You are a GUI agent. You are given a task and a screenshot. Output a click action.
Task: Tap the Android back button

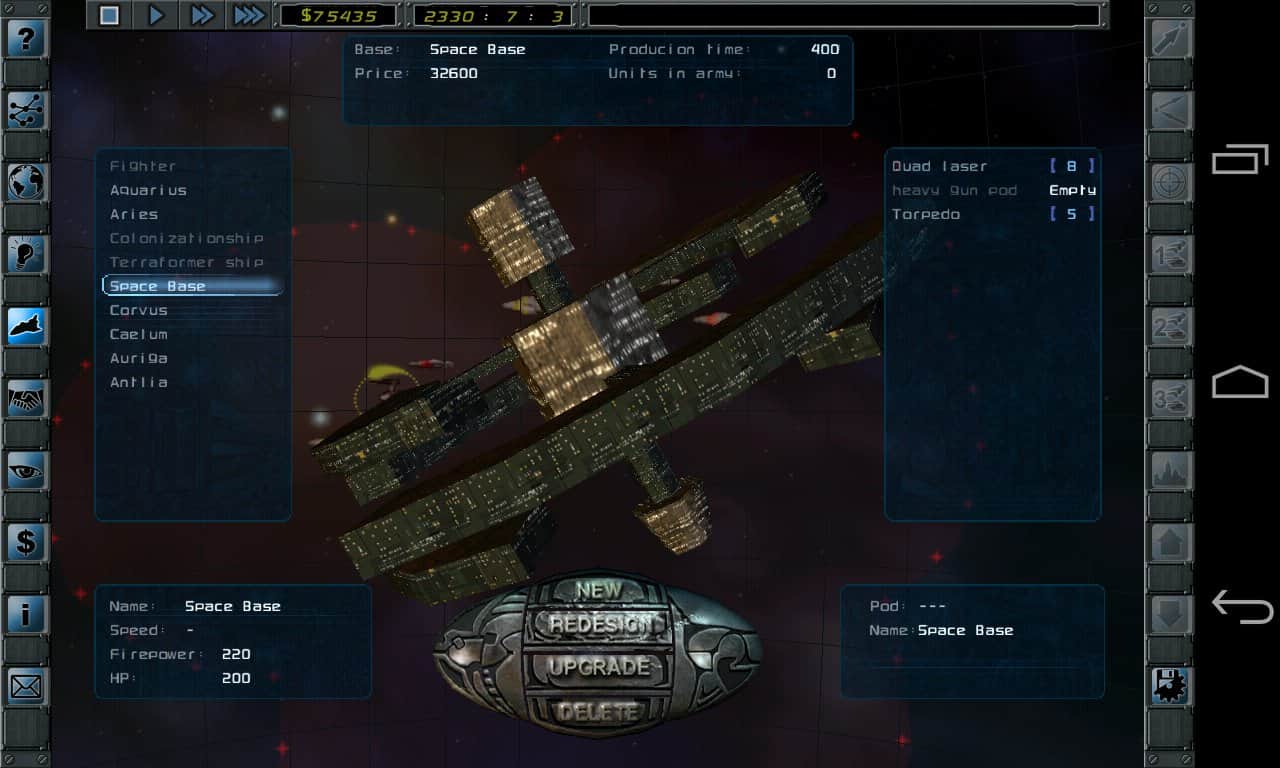point(1241,606)
